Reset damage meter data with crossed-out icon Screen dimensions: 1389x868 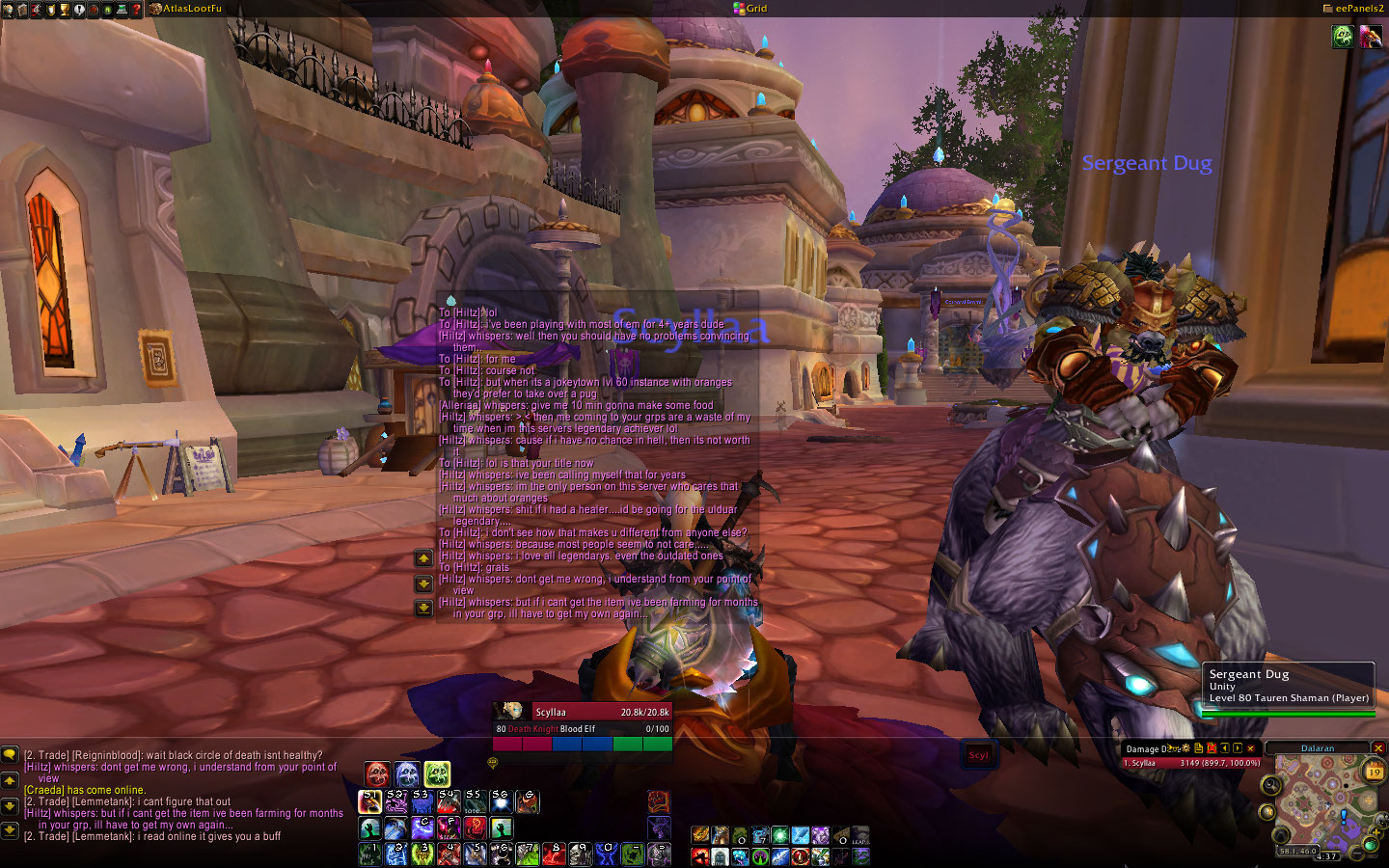[x=1212, y=748]
